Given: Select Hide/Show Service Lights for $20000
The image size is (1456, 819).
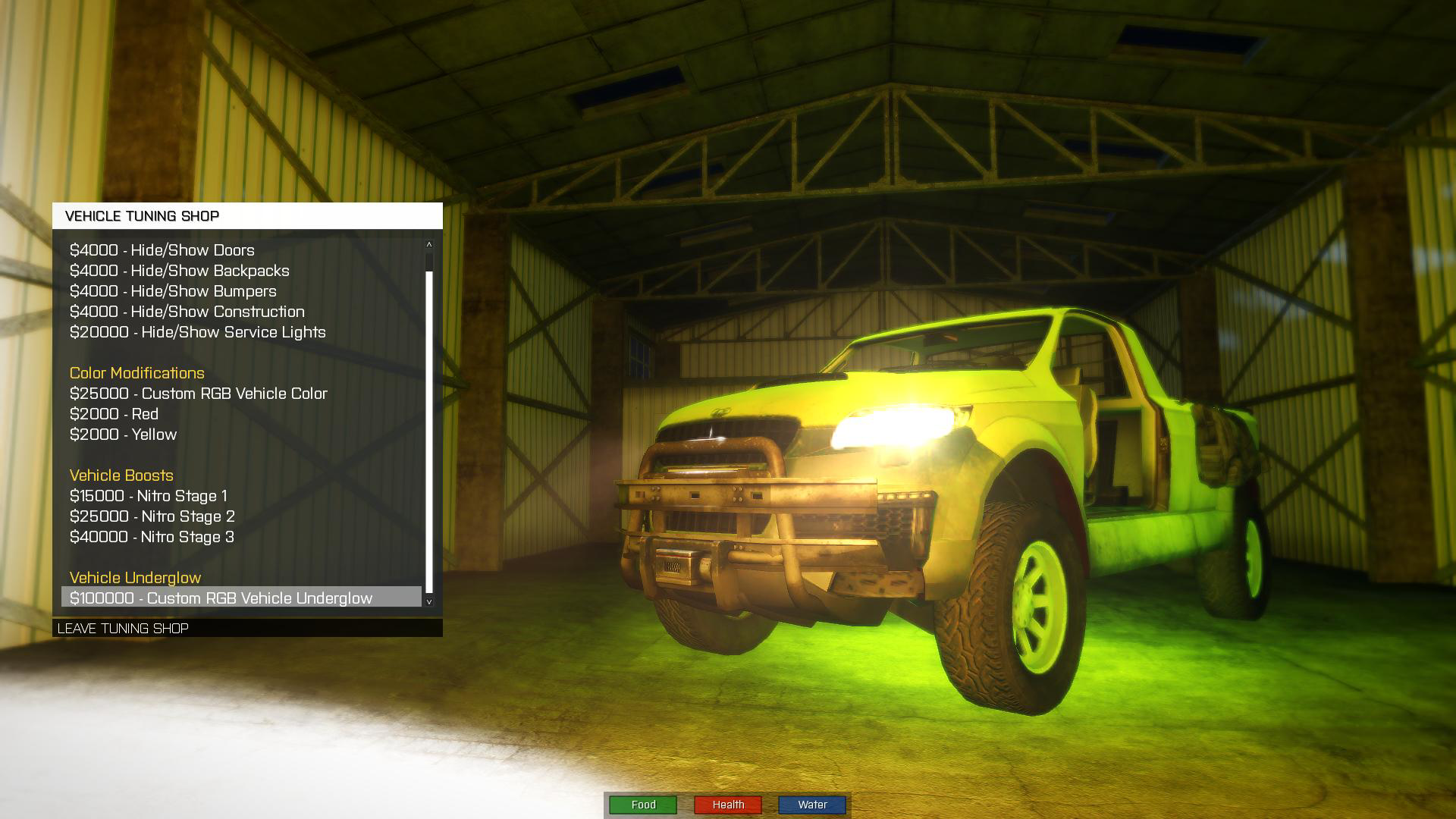Looking at the screenshot, I should [x=197, y=332].
